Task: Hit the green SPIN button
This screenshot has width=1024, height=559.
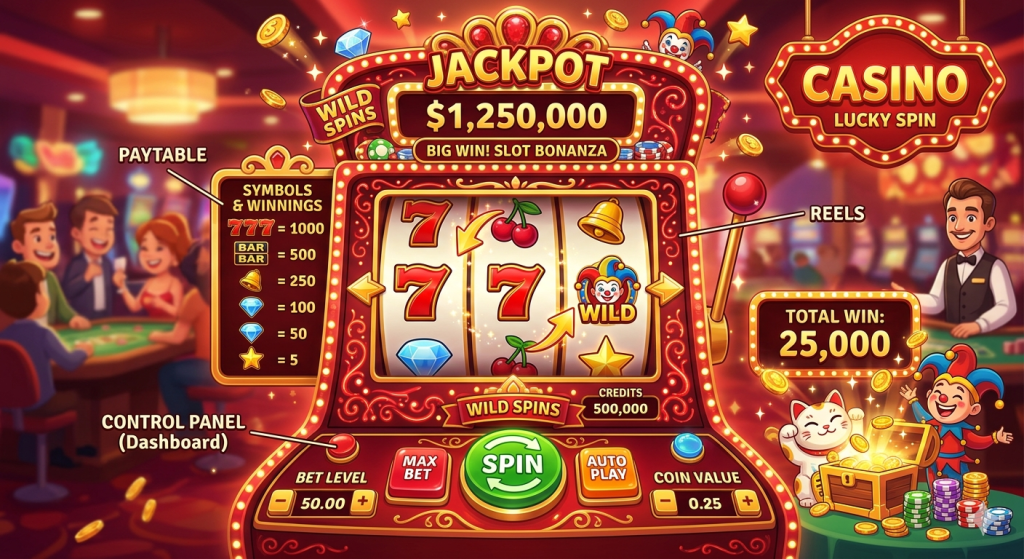Action: click(x=514, y=465)
